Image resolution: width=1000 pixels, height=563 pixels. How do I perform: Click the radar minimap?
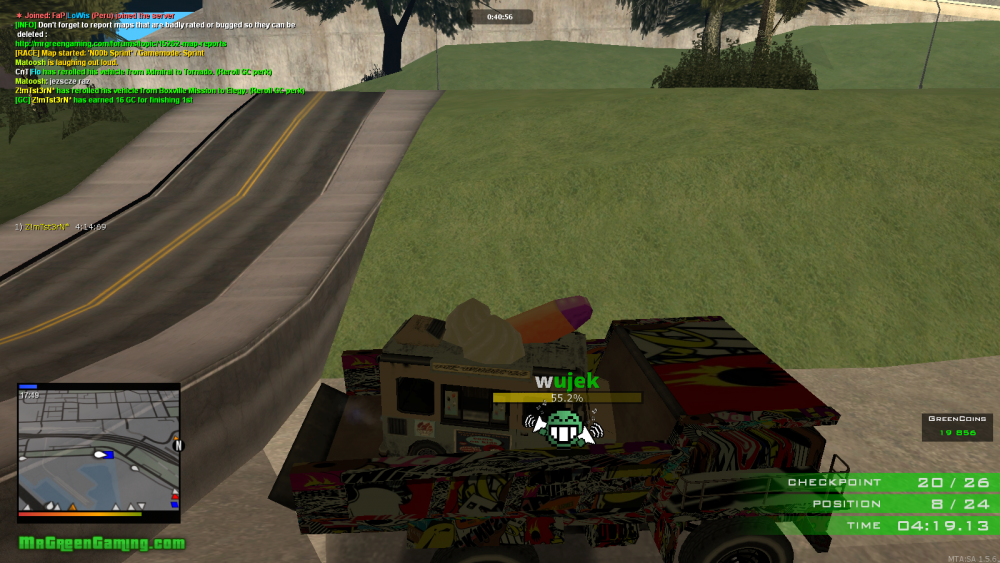point(98,450)
